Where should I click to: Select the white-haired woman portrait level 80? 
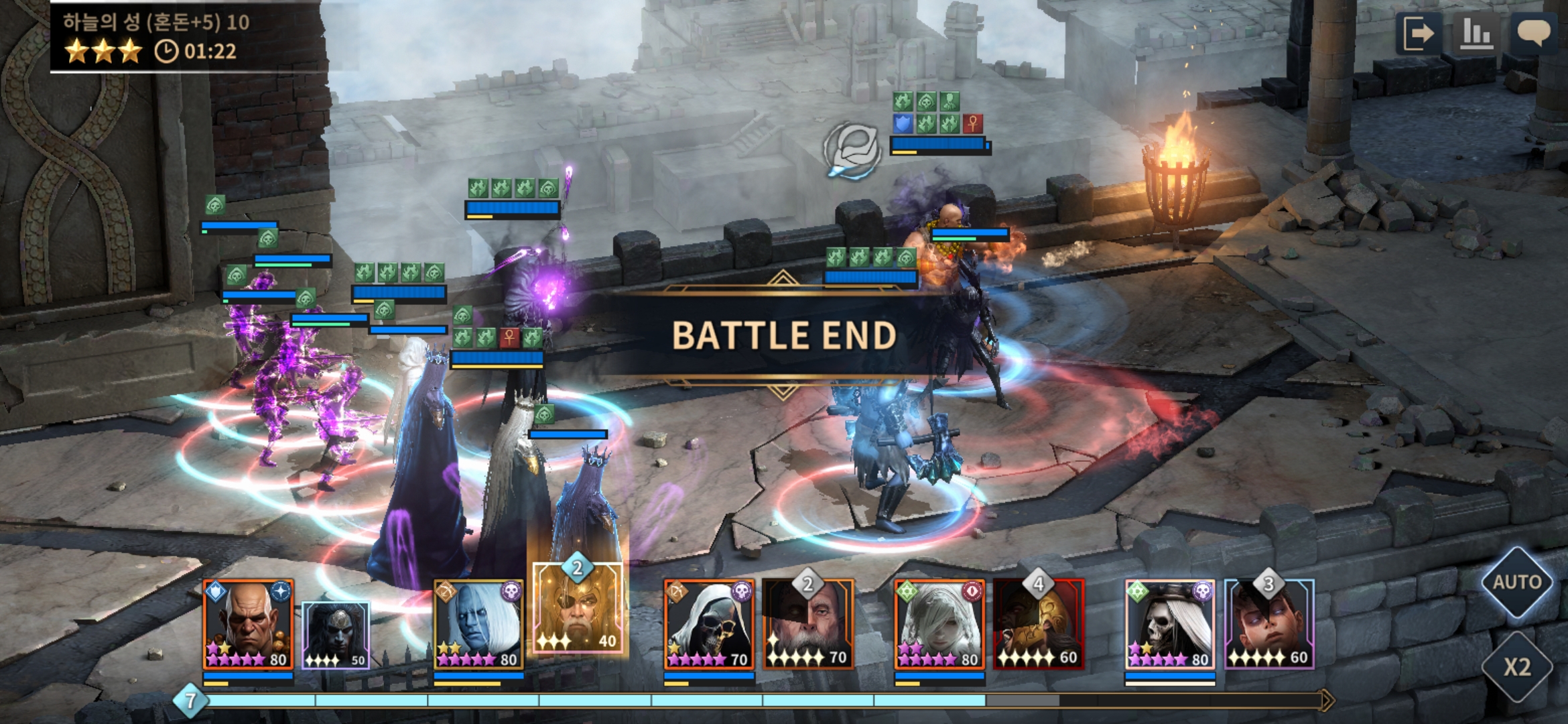pos(939,625)
